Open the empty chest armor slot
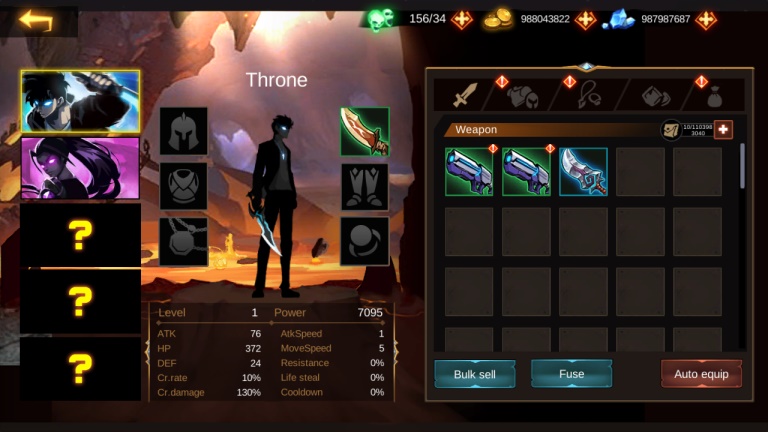Screen dimensions: 768x432 click(183, 187)
